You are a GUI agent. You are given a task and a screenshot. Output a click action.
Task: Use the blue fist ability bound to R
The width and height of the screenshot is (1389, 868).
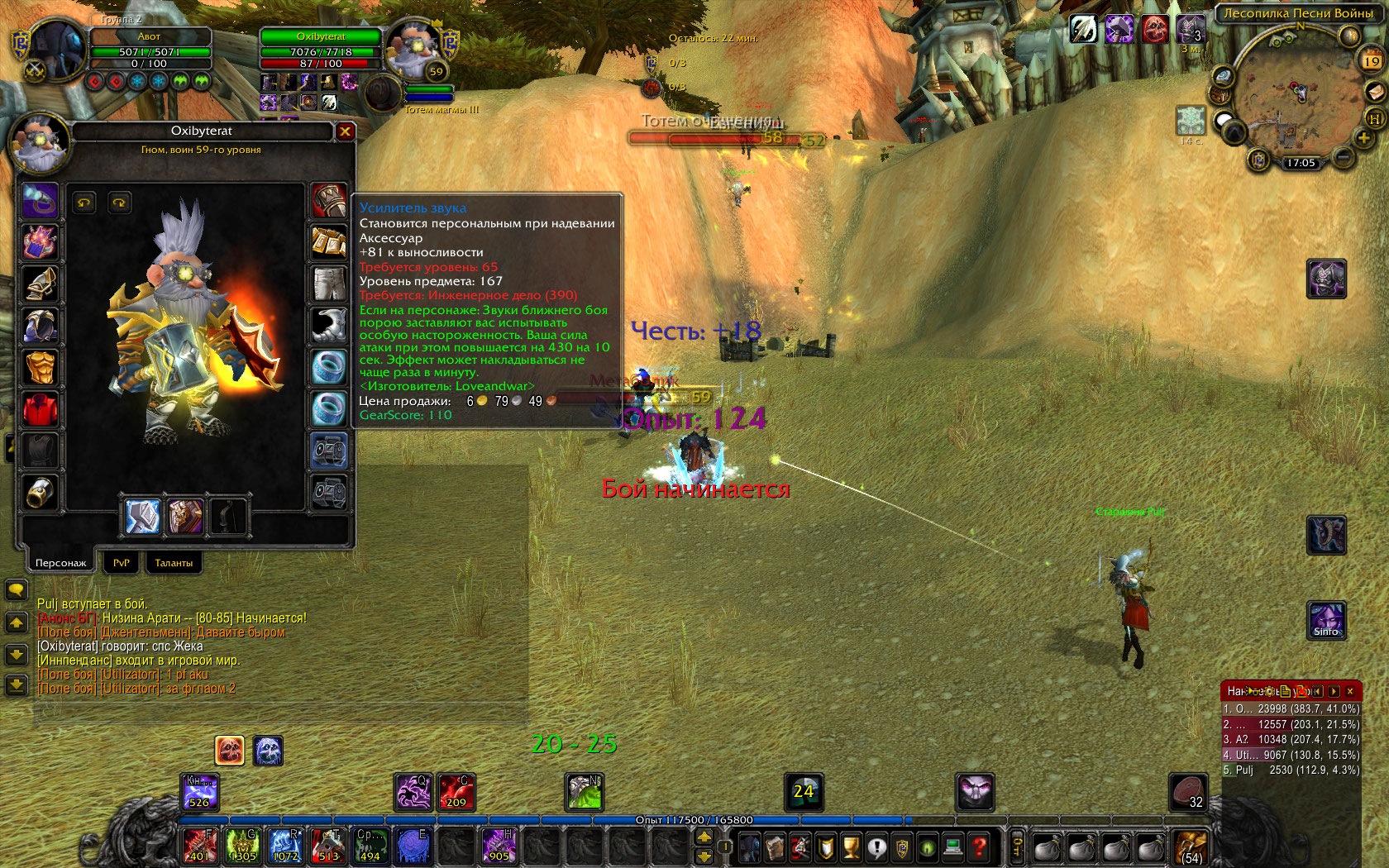tap(285, 846)
